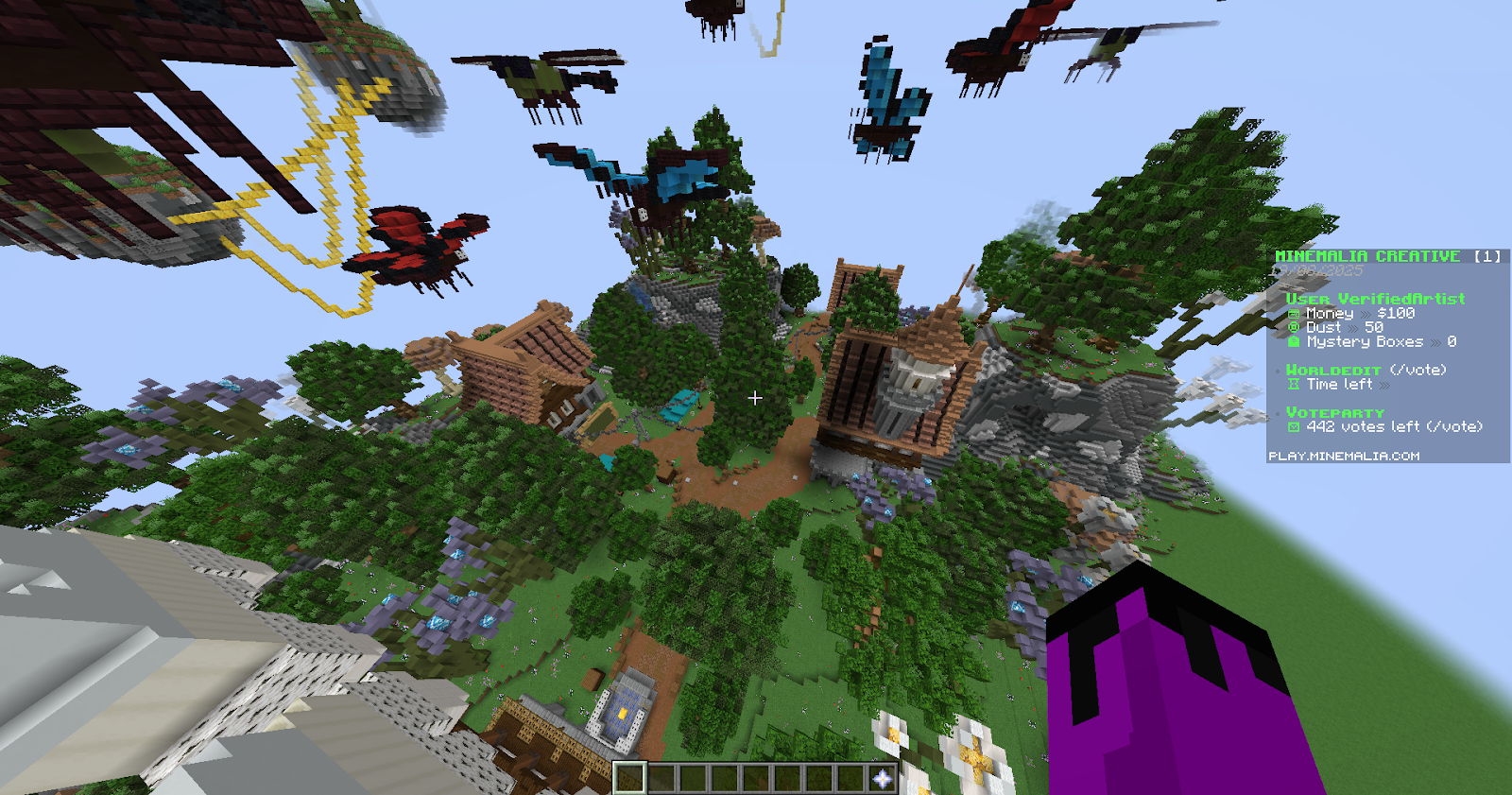Viewport: 1512px width, 795px height.
Task: Open the PLAY.MINEMALIA.COM server address
Action: click(1345, 455)
